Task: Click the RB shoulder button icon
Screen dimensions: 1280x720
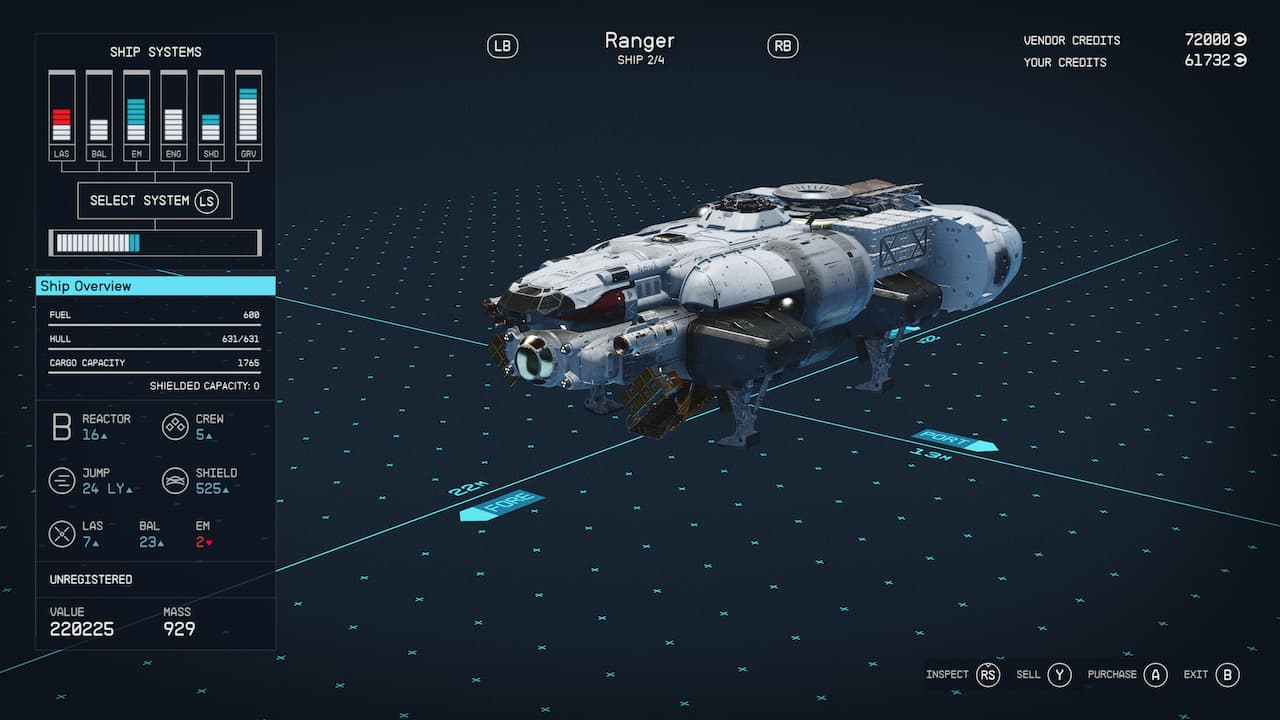Action: pos(783,45)
